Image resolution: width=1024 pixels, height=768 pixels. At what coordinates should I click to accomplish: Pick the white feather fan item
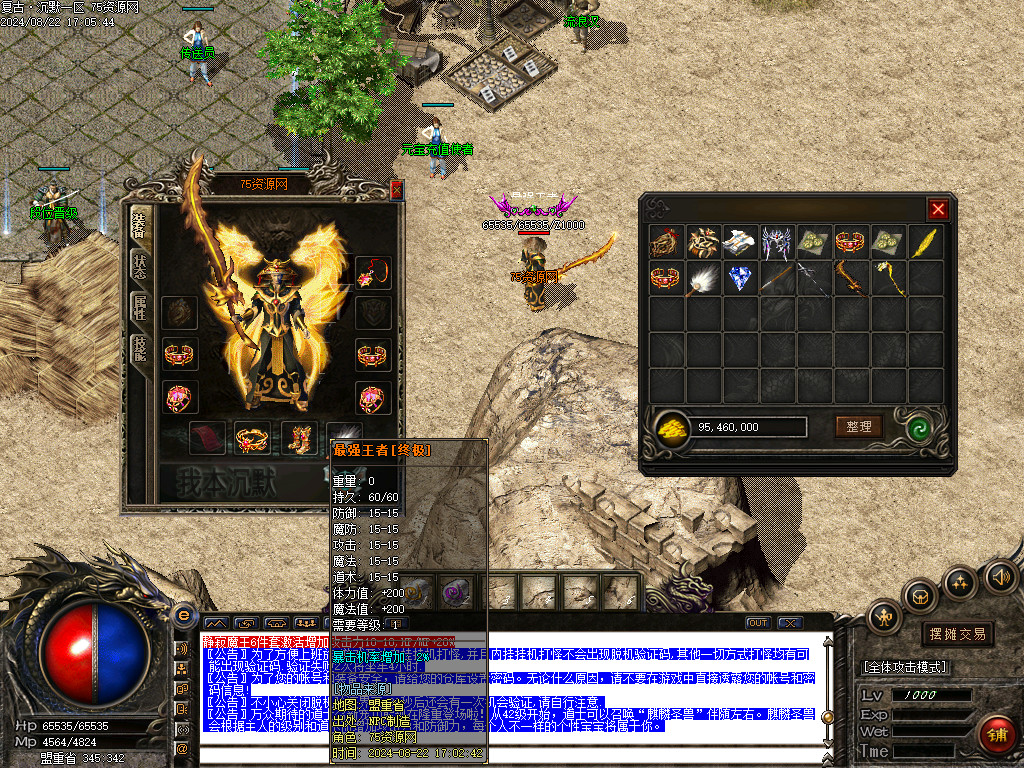703,278
